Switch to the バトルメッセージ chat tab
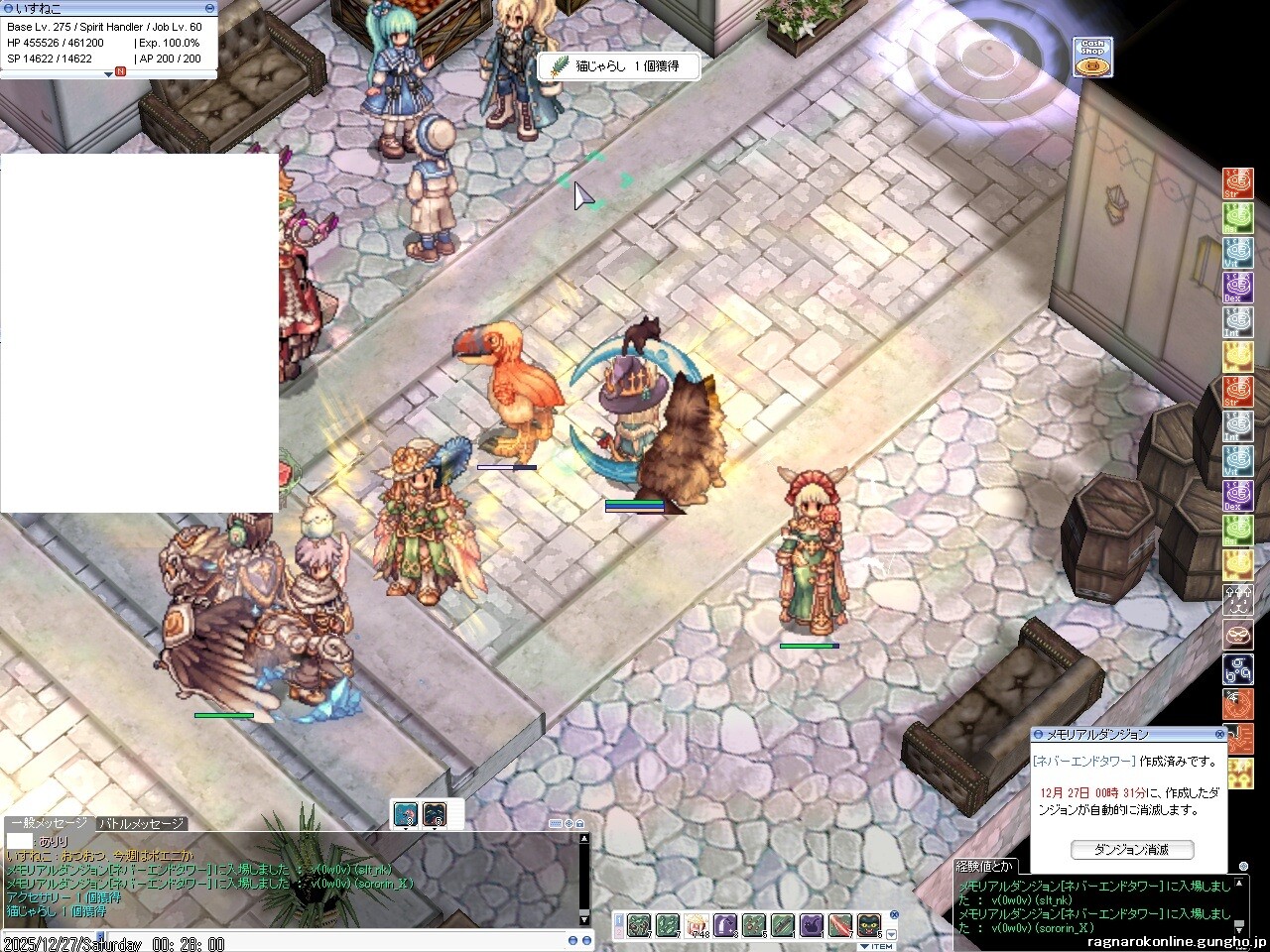1270x952 pixels. coord(141,824)
